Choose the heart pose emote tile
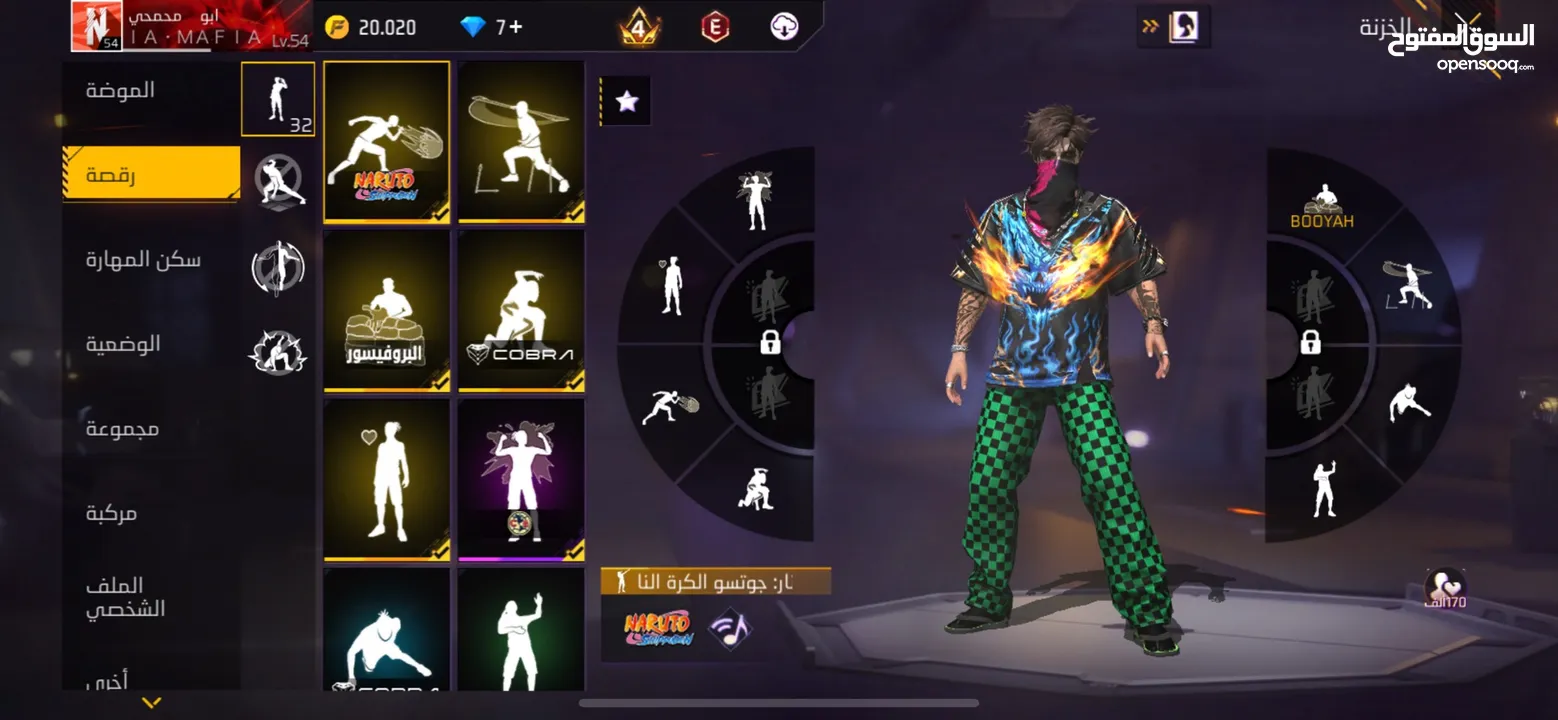Image resolution: width=1558 pixels, height=720 pixels. coord(386,480)
